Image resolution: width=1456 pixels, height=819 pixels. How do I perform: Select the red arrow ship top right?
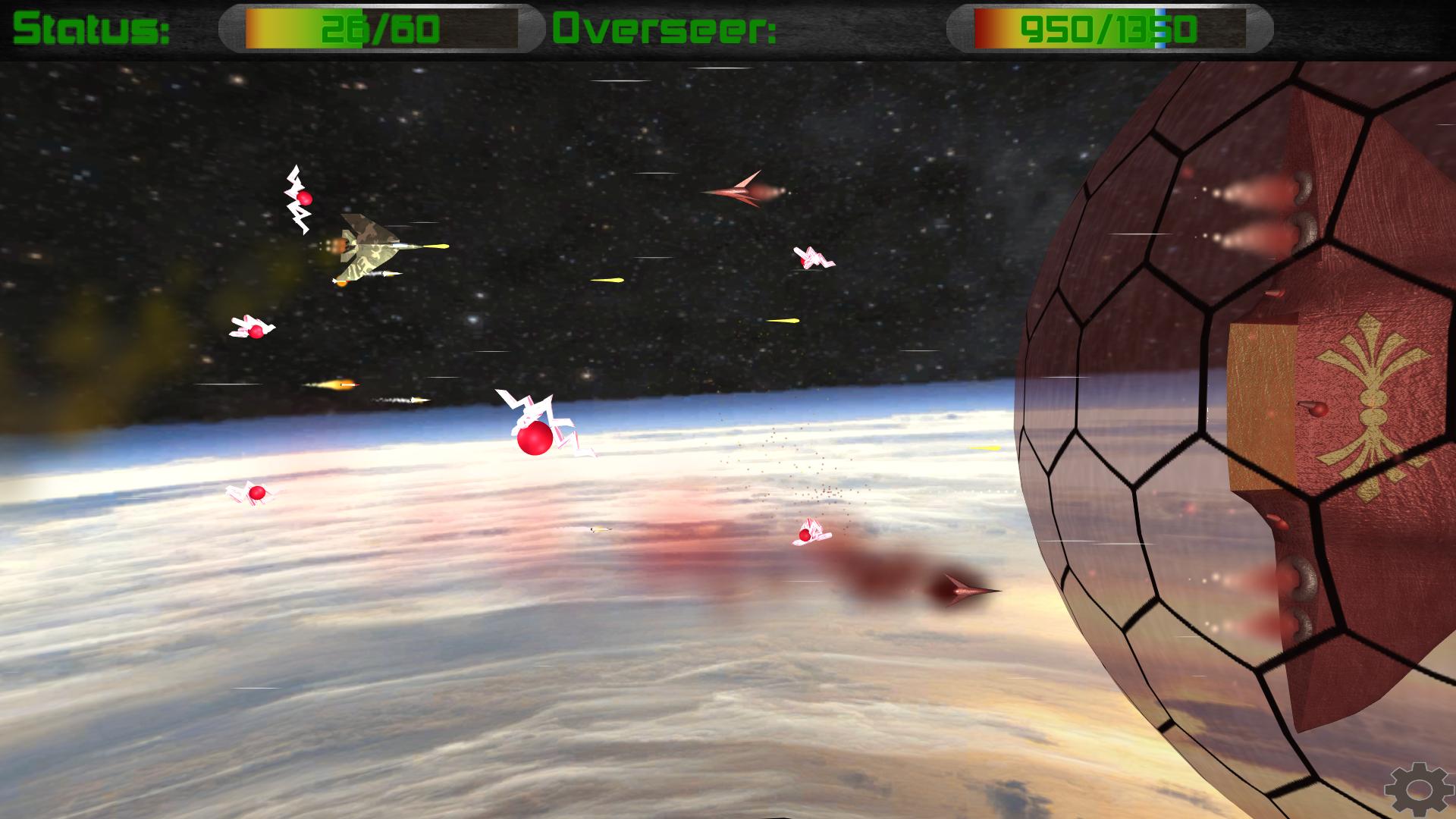point(747,192)
